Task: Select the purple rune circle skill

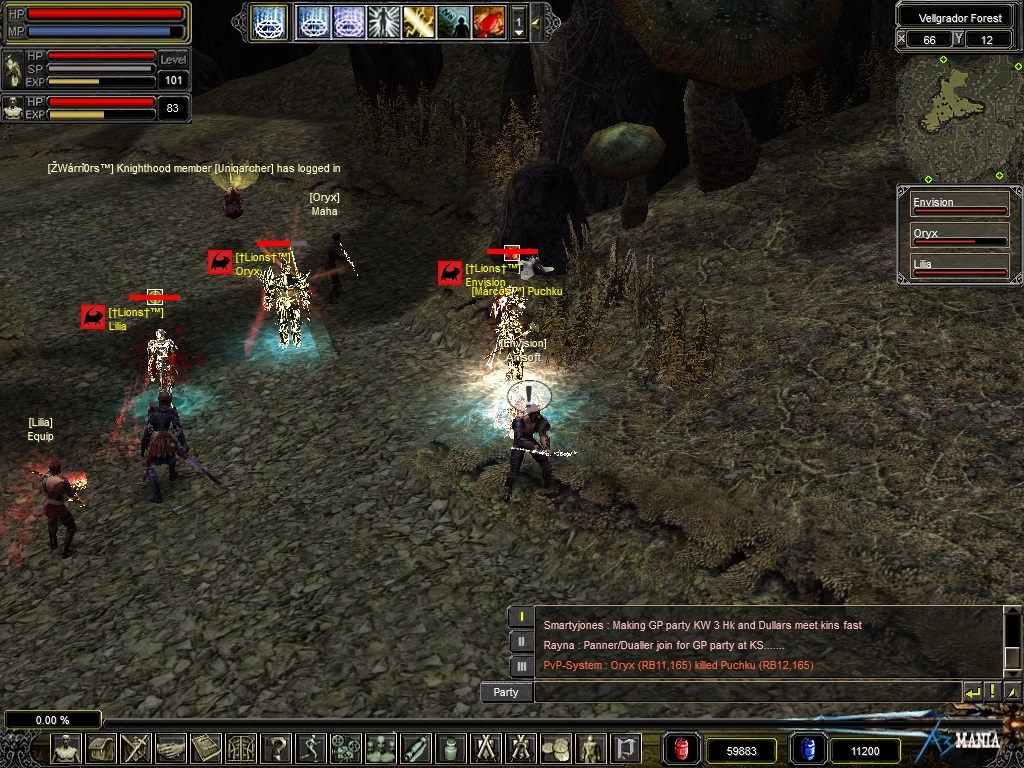Action: (349, 21)
